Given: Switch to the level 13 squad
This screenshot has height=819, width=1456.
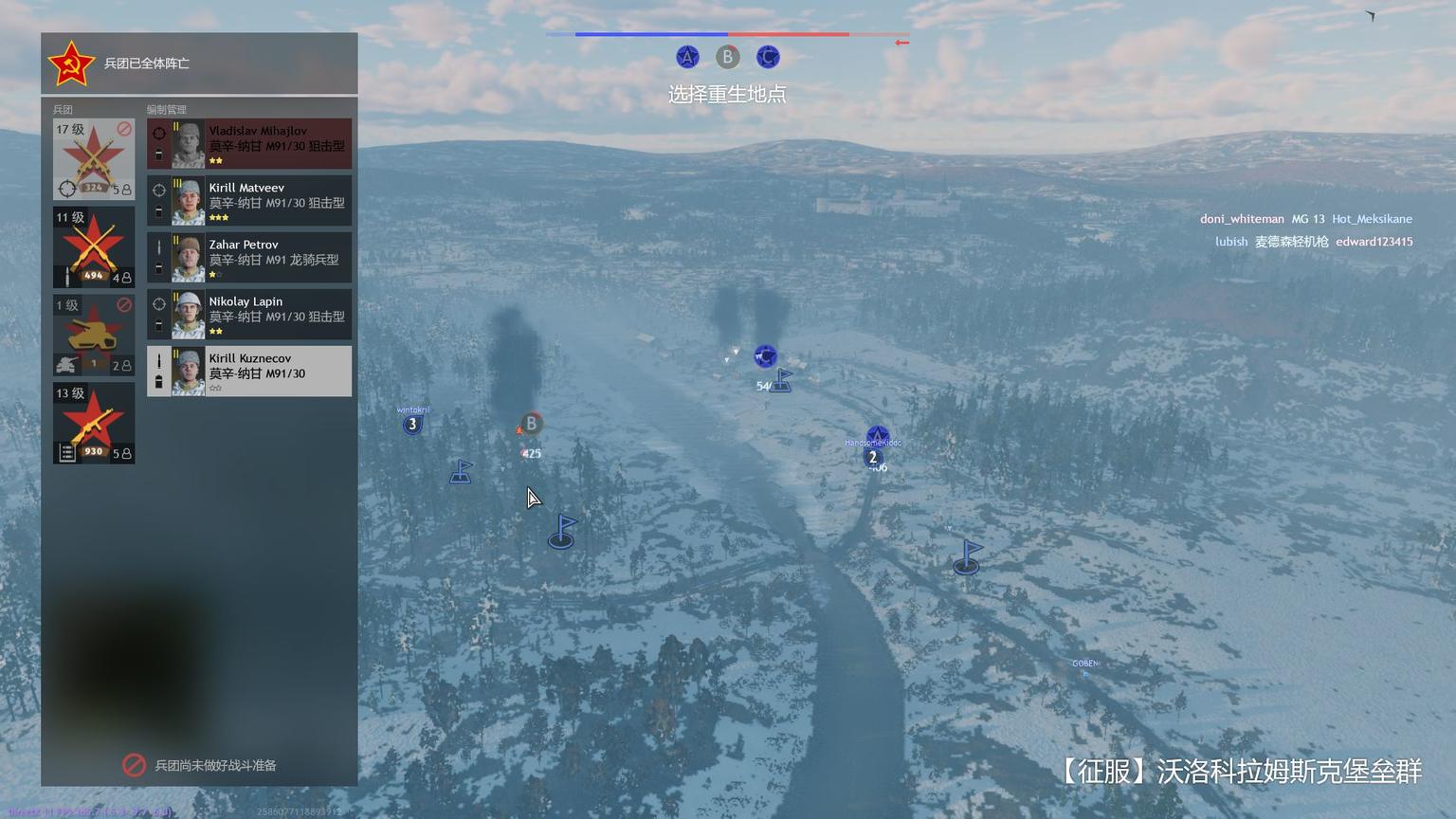Looking at the screenshot, I should [93, 423].
